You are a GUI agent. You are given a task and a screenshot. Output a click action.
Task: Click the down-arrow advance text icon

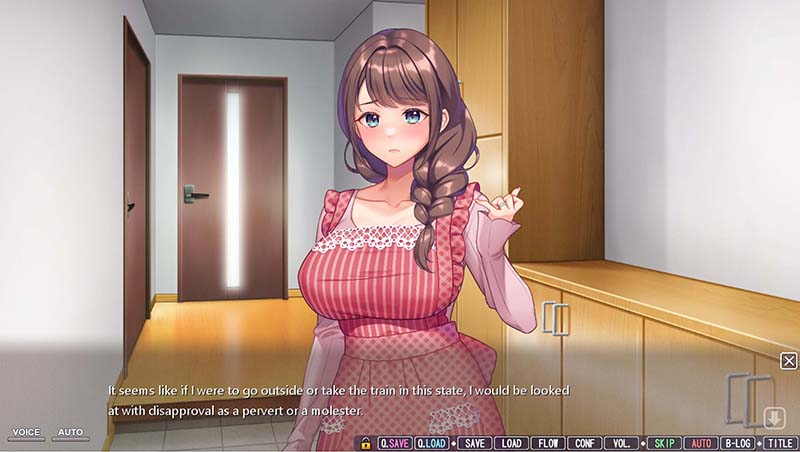[x=774, y=418]
